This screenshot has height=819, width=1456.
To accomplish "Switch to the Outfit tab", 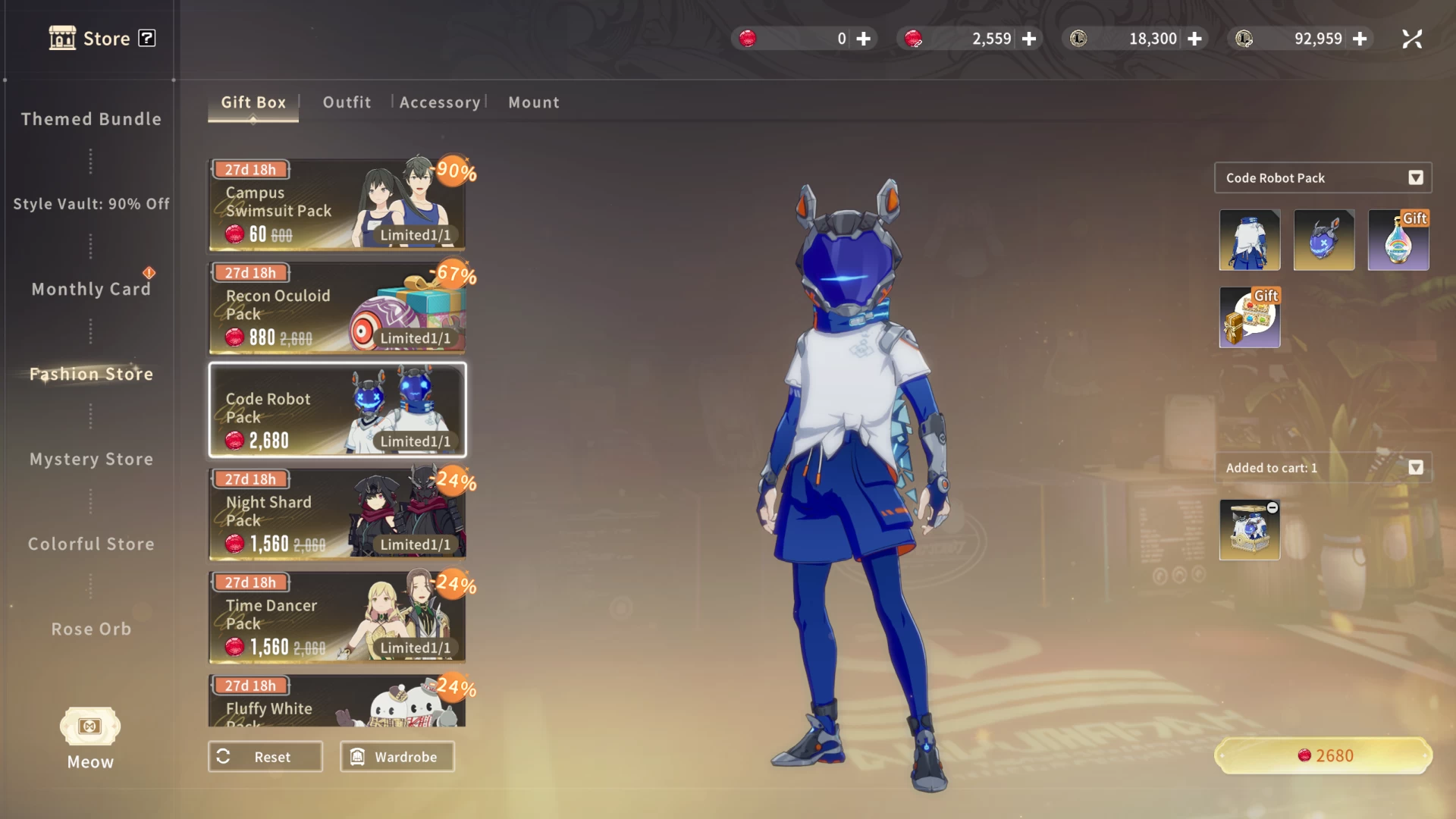I will click(x=347, y=102).
